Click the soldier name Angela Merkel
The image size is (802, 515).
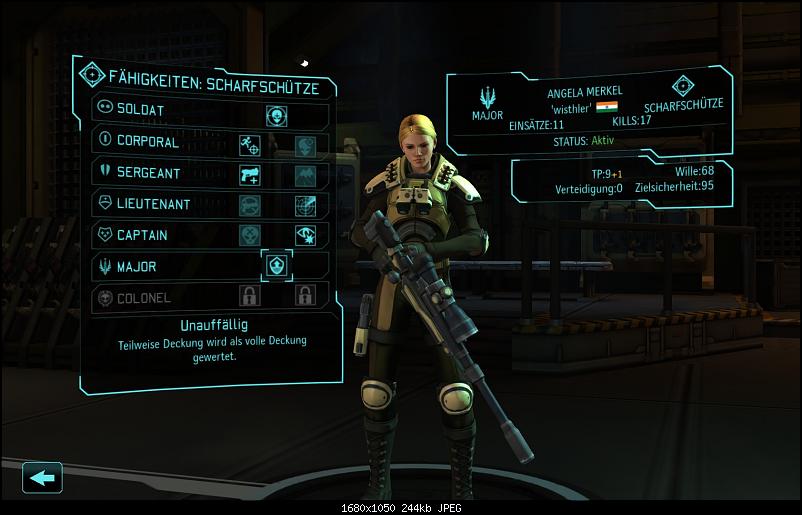point(584,91)
